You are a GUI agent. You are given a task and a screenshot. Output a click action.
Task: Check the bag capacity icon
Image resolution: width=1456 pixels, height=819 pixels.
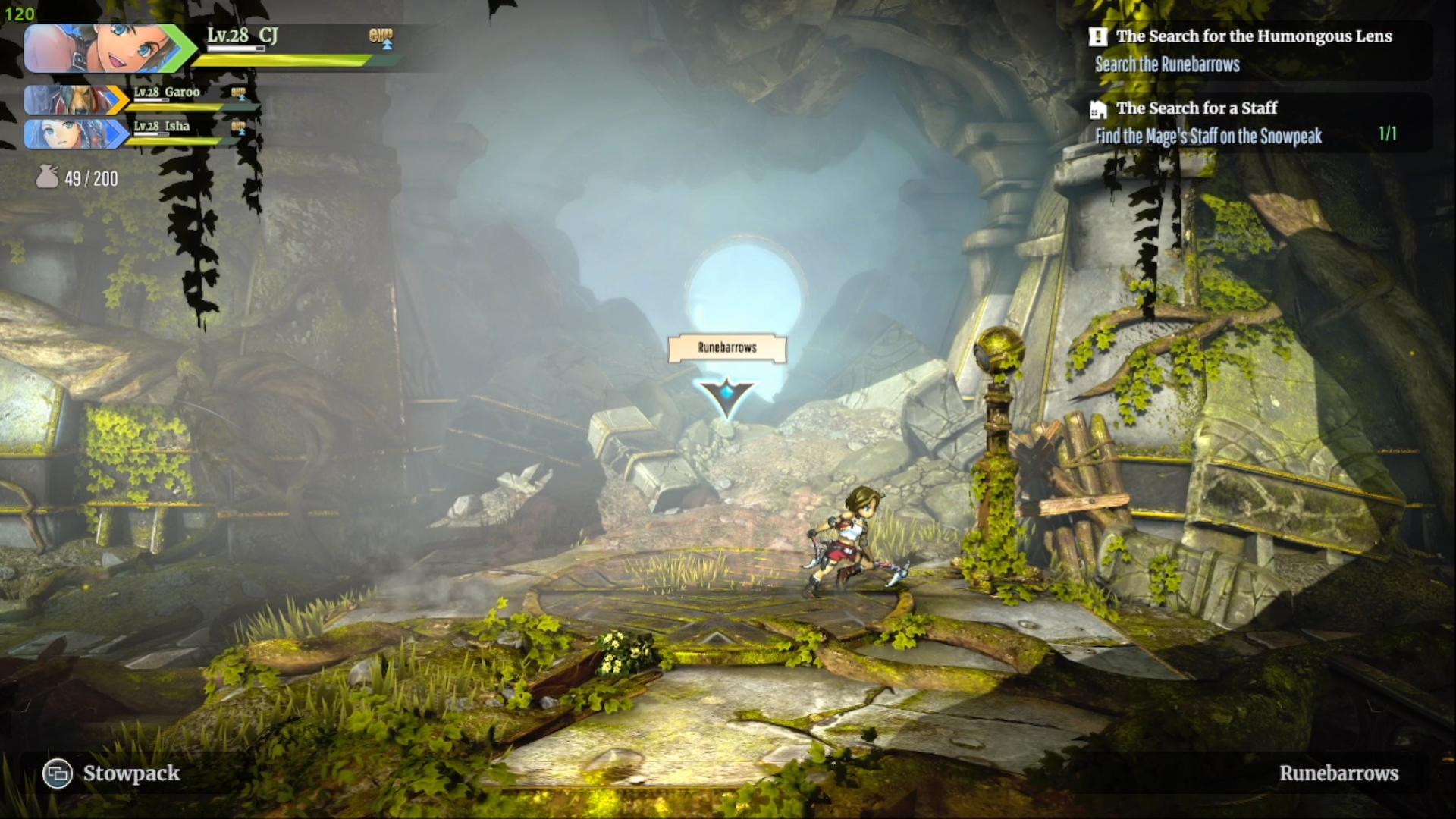47,177
